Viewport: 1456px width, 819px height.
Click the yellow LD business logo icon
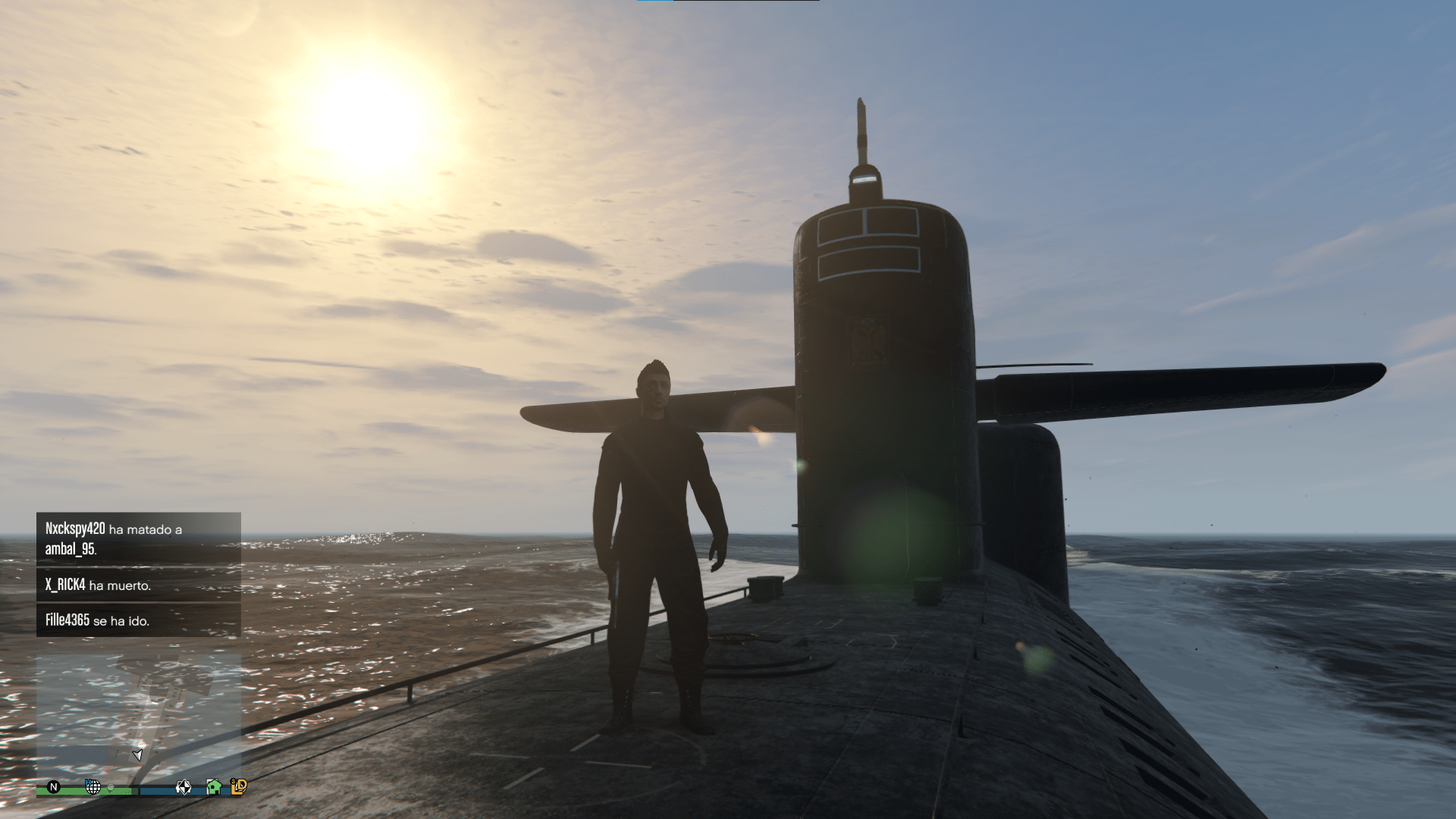[x=240, y=789]
